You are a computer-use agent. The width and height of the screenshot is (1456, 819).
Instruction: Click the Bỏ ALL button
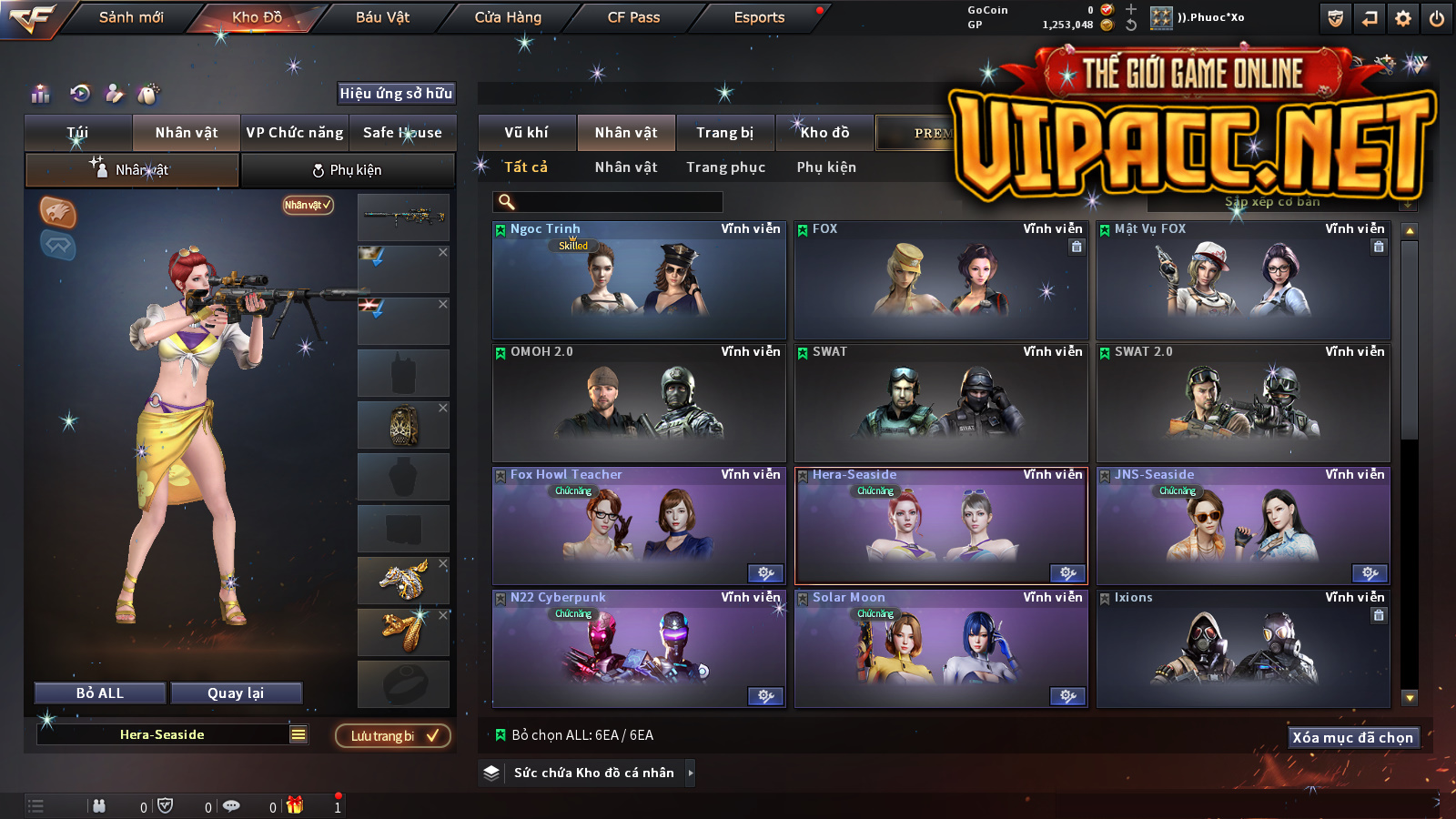pos(100,693)
